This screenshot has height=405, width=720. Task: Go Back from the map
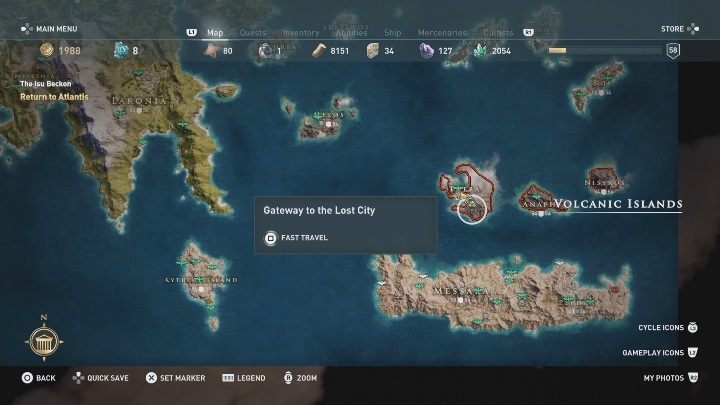39,379
